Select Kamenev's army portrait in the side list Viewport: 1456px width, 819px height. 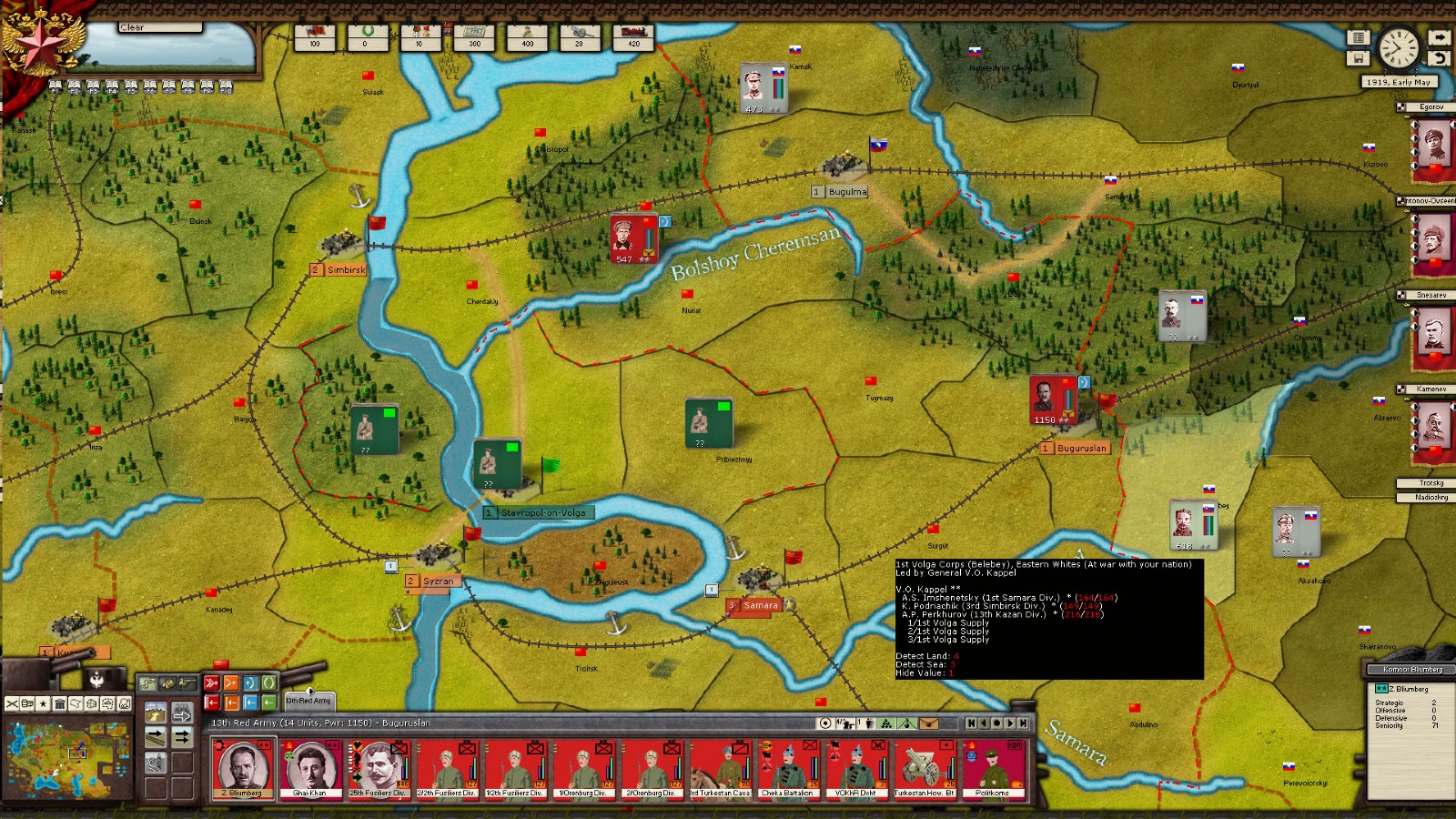coord(1432,424)
